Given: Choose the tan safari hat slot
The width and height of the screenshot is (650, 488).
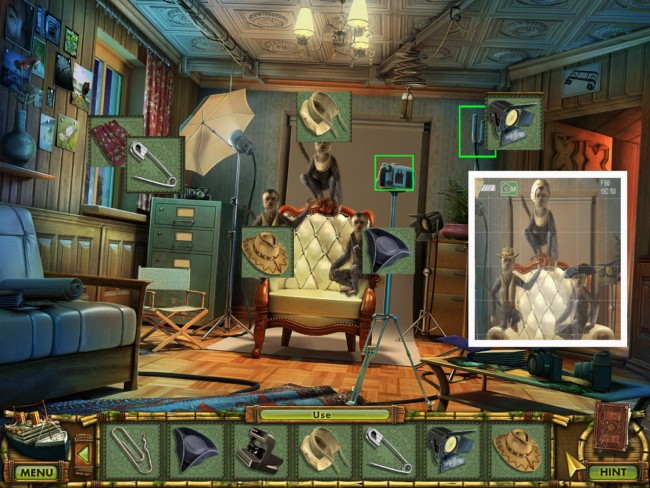Looking at the screenshot, I should [517, 448].
